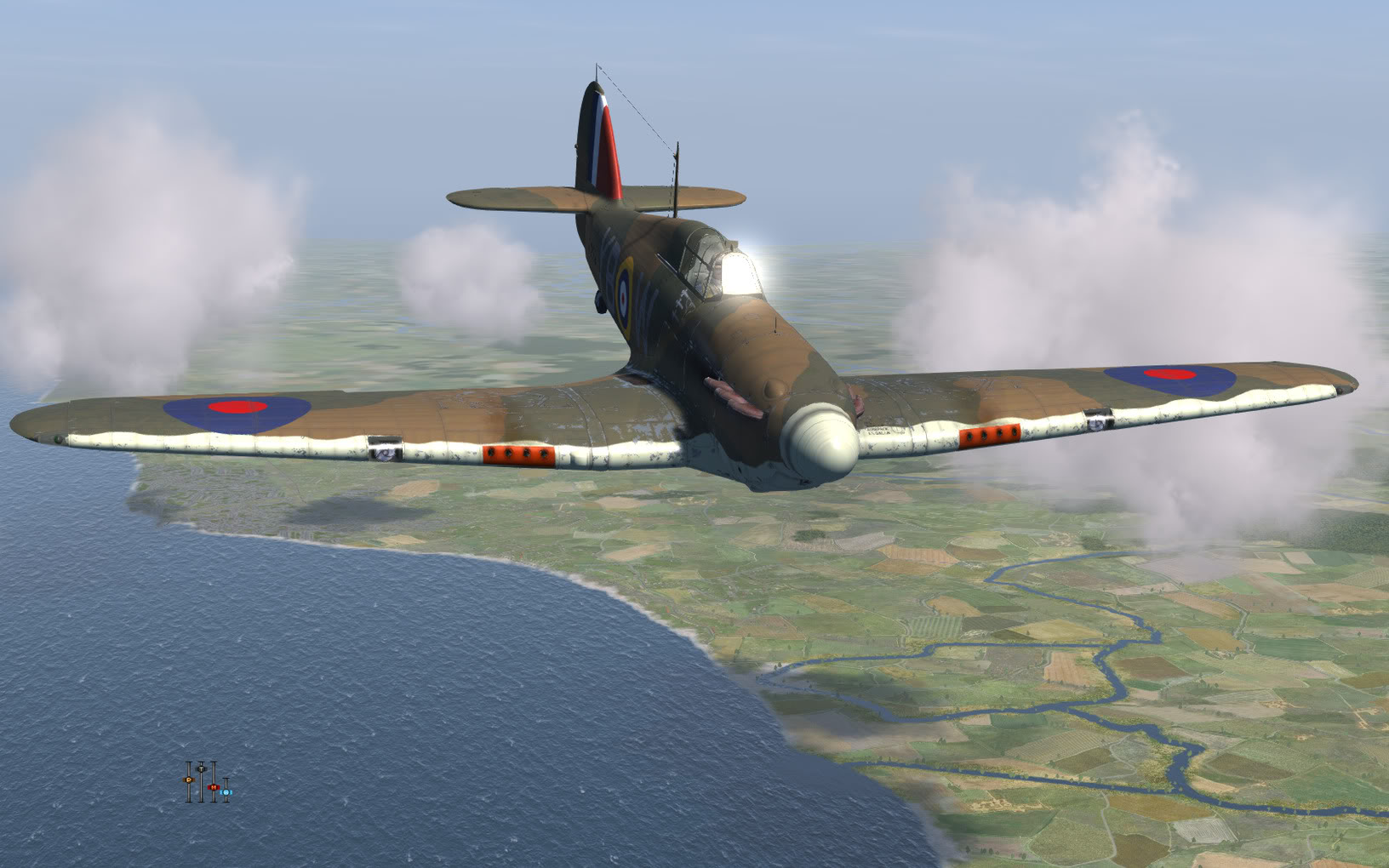1389x868 pixels.
Task: Click the orange P prop pitch lever knob
Action: [189, 779]
